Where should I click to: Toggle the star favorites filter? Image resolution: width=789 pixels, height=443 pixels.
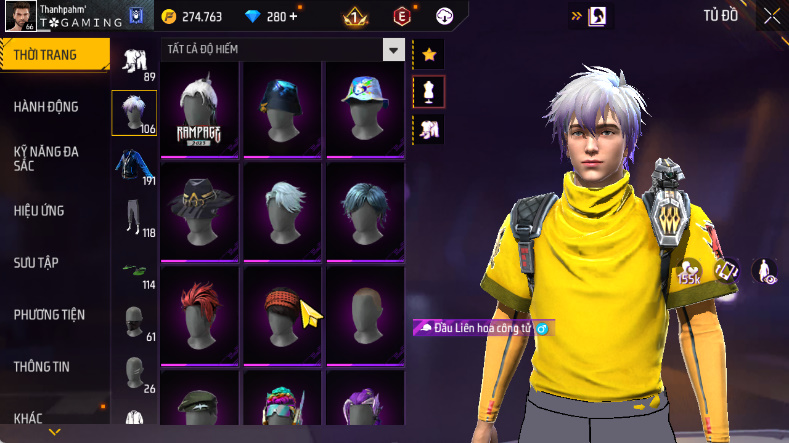pyautogui.click(x=429, y=54)
